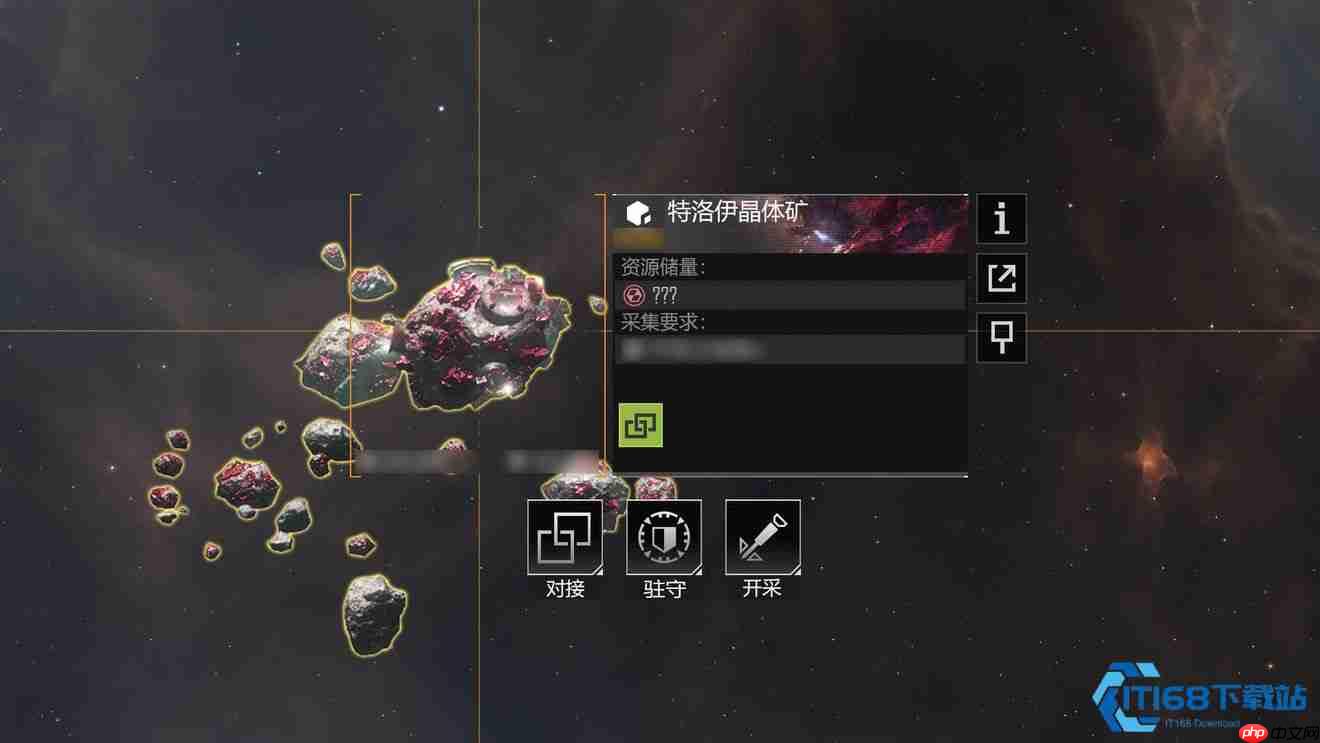Open the info icon for details

[1001, 219]
